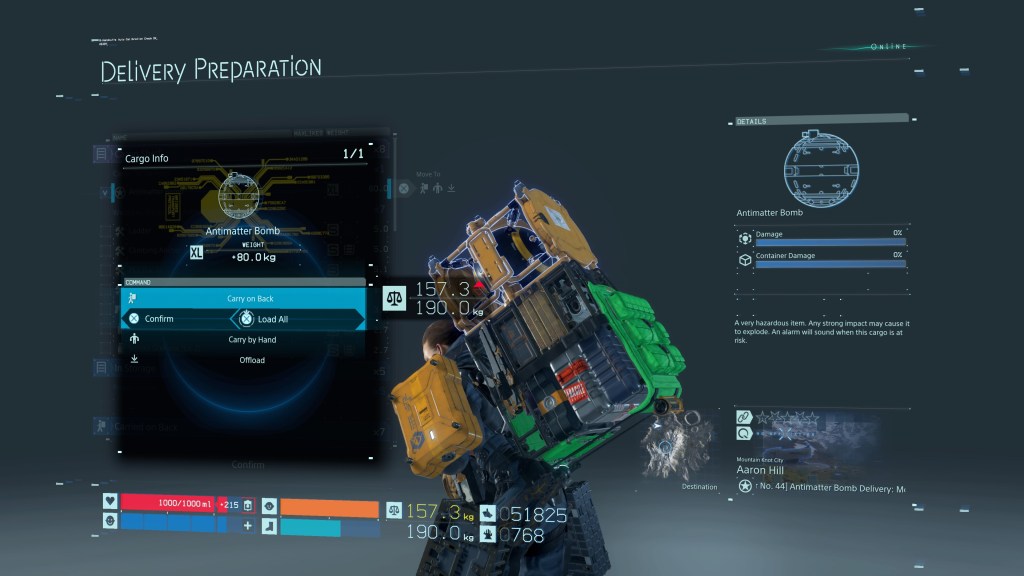Screen dimensions: 1024x576
Task: Choose the Carry by Hand command
Action: point(251,340)
